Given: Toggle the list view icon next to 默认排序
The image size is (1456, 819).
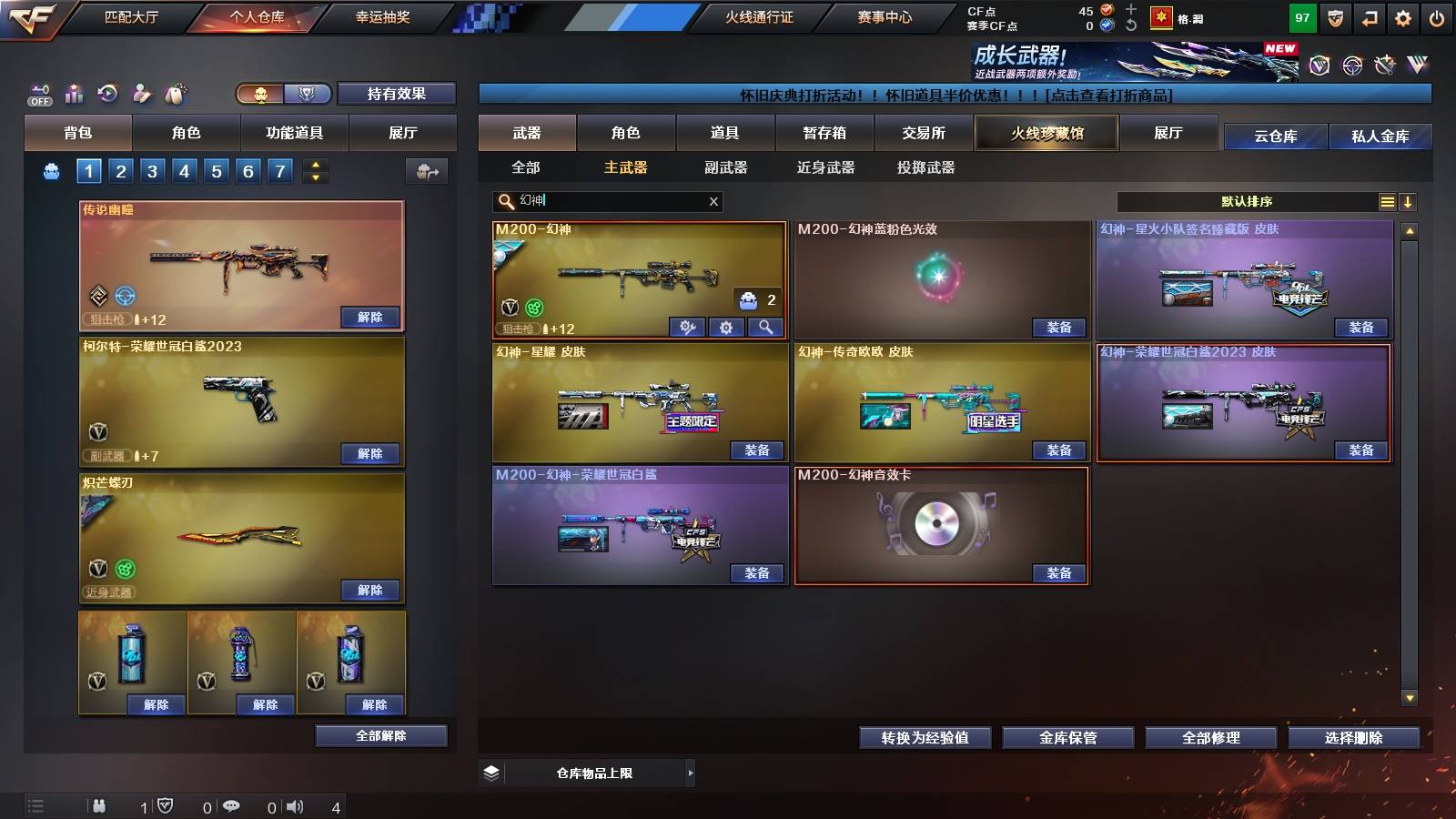Looking at the screenshot, I should point(1387,202).
